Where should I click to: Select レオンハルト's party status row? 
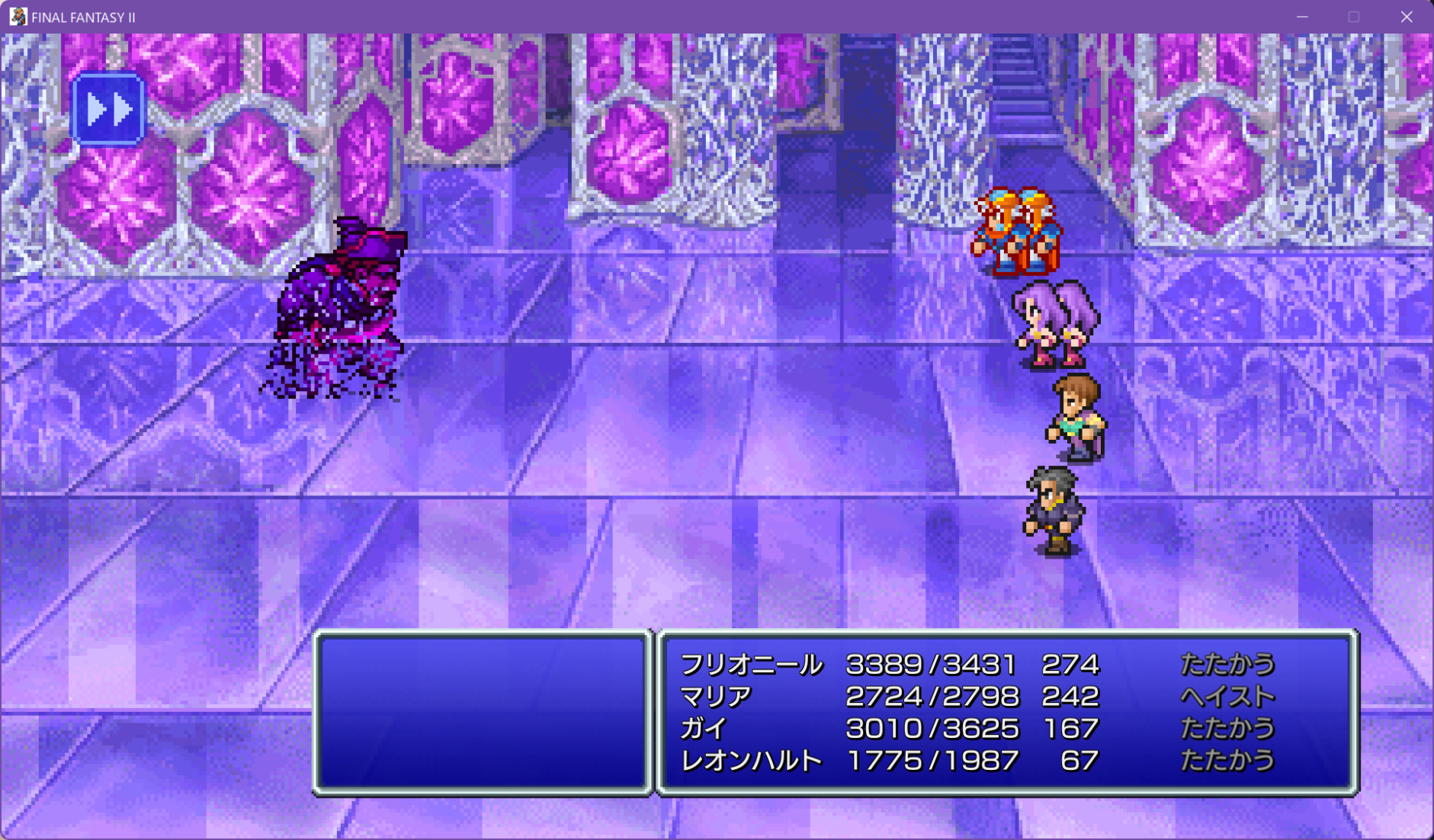(x=976, y=761)
